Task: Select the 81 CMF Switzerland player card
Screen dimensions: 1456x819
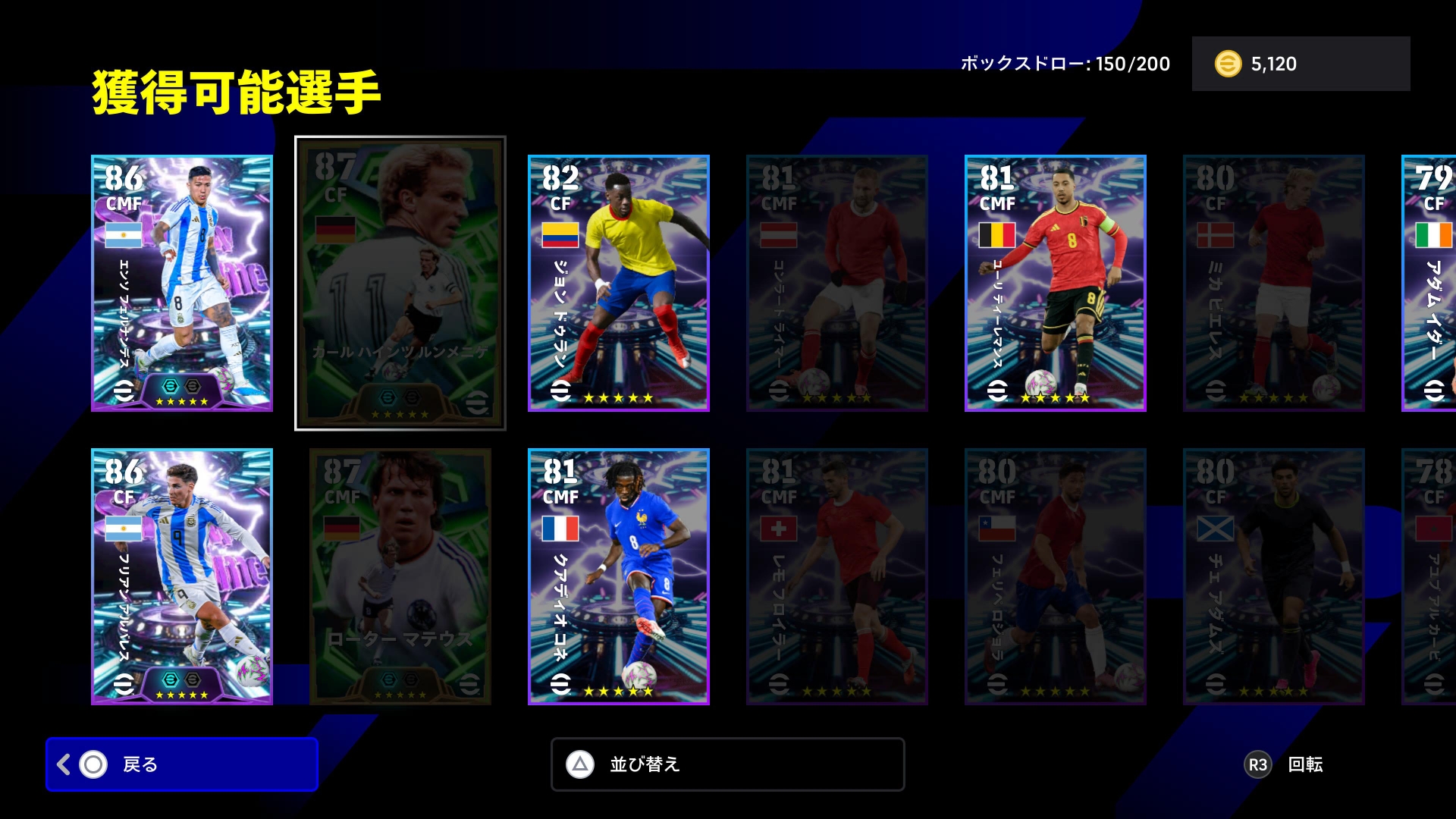Action: [837, 577]
